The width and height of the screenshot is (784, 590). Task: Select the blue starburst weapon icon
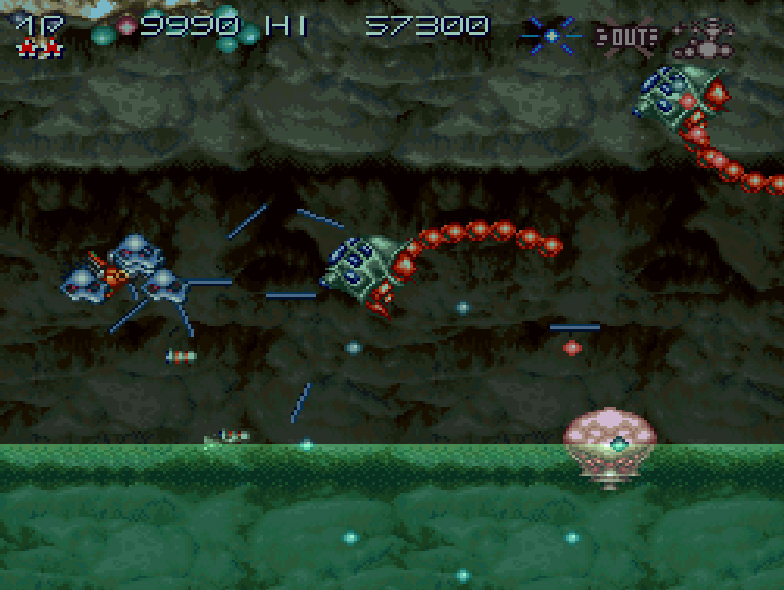click(x=551, y=35)
